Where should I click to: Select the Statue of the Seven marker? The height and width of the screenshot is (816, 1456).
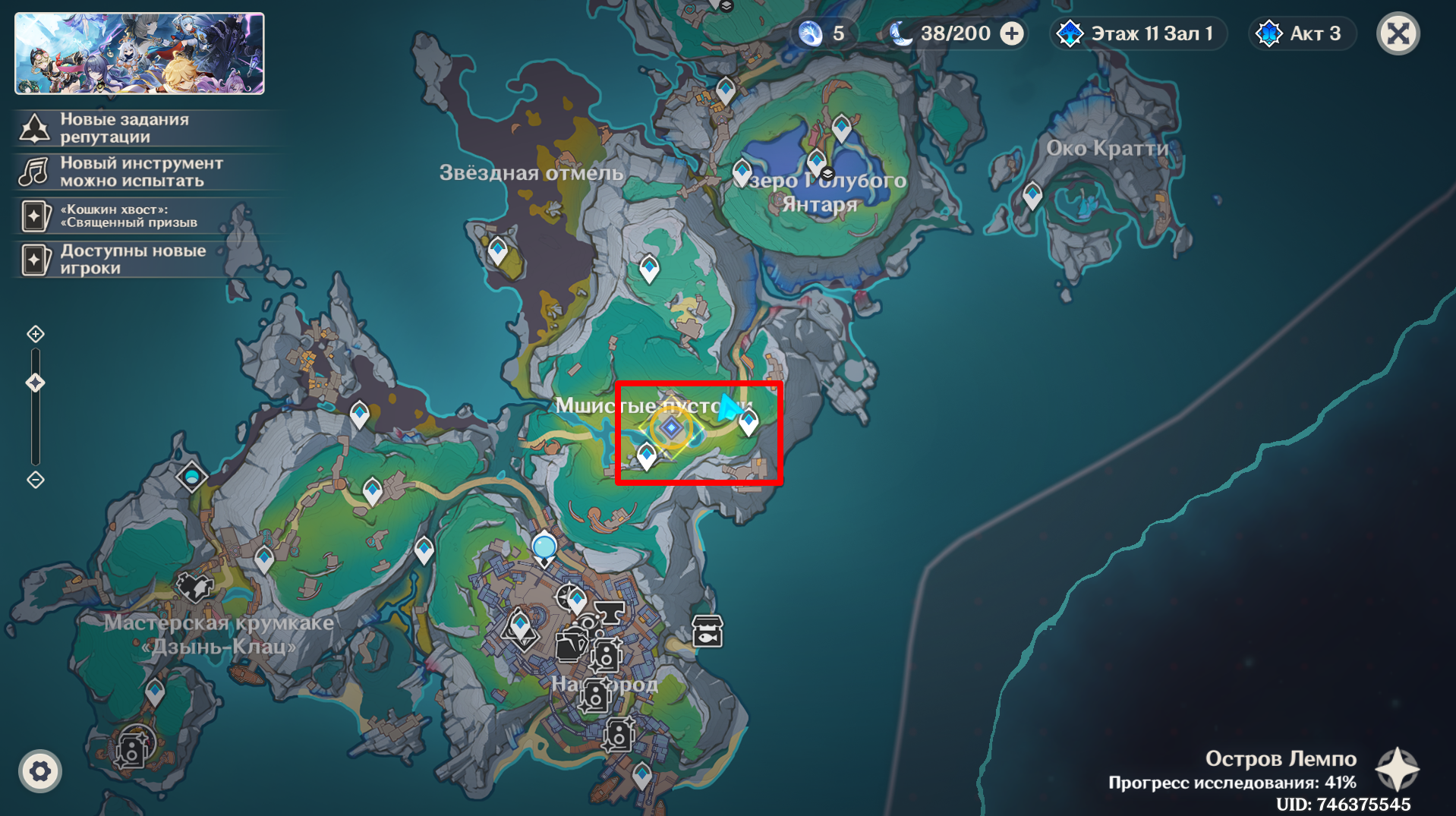pos(544,548)
